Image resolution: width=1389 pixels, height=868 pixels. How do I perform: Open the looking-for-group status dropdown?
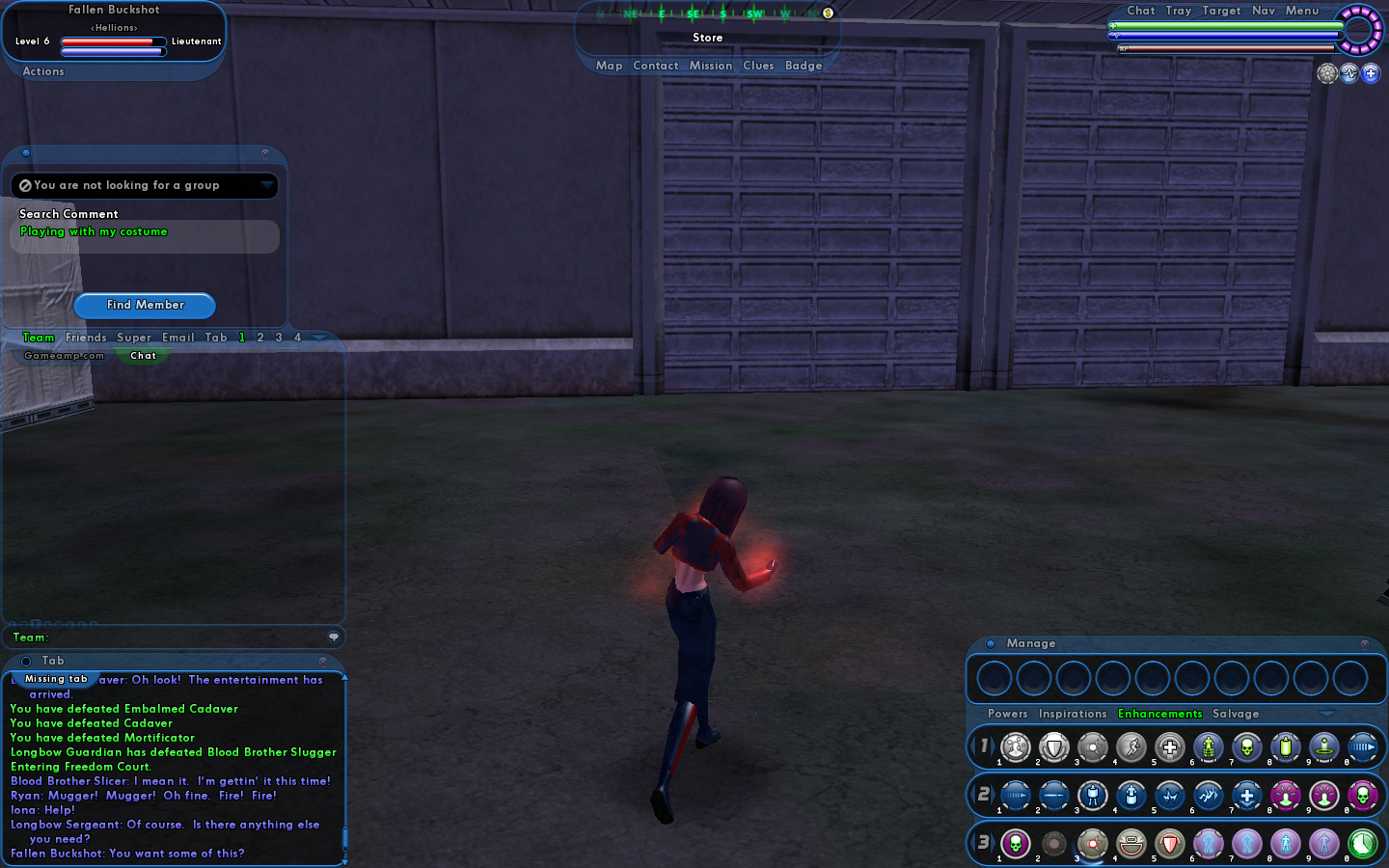point(266,185)
